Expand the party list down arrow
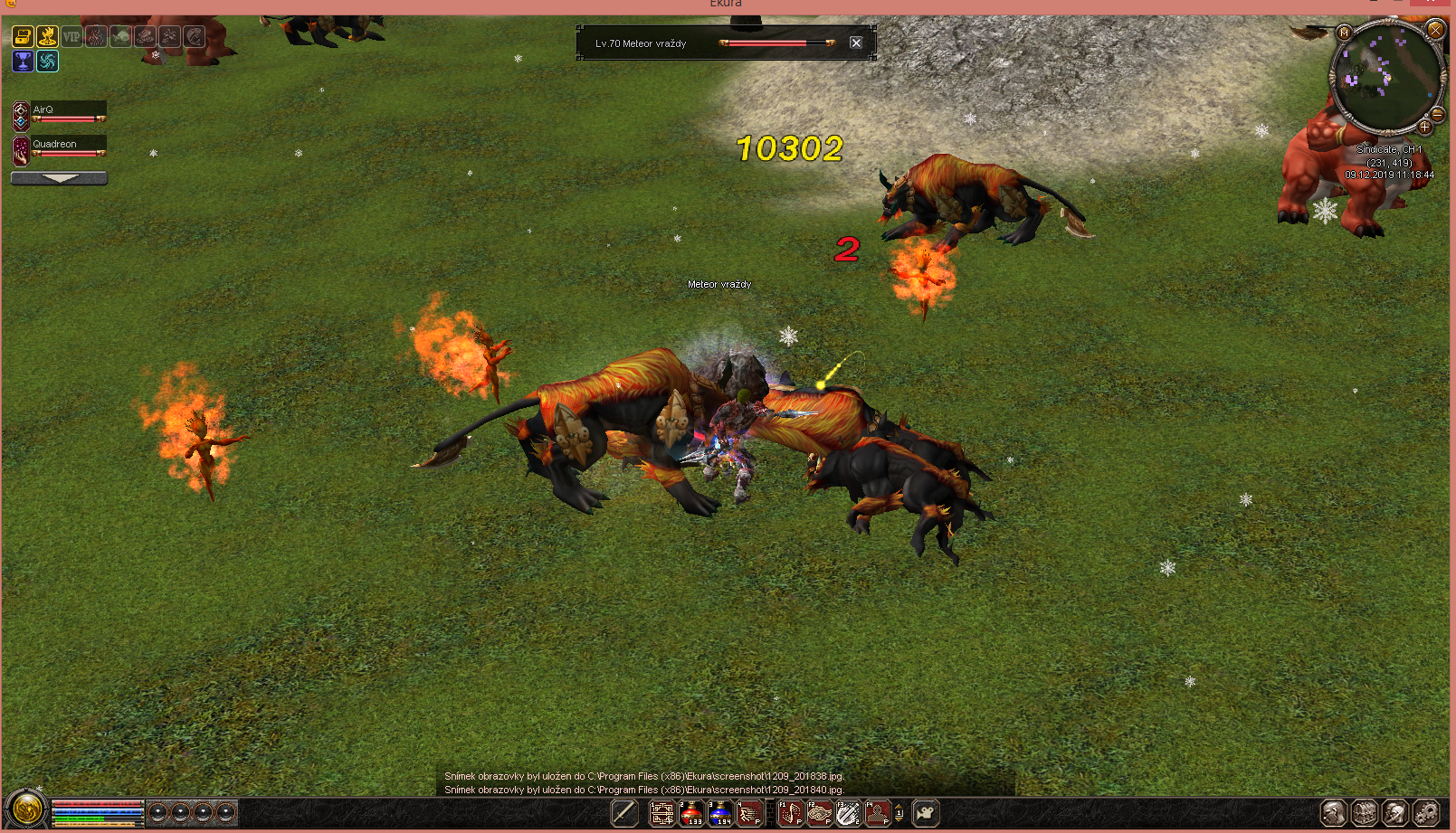This screenshot has width=1456, height=833. point(60,178)
